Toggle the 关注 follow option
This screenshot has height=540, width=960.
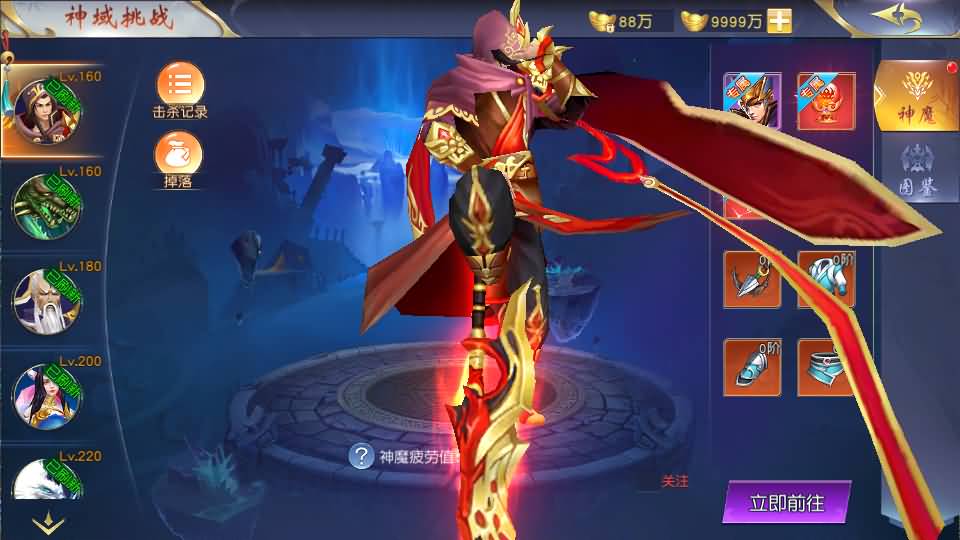pyautogui.click(x=675, y=482)
